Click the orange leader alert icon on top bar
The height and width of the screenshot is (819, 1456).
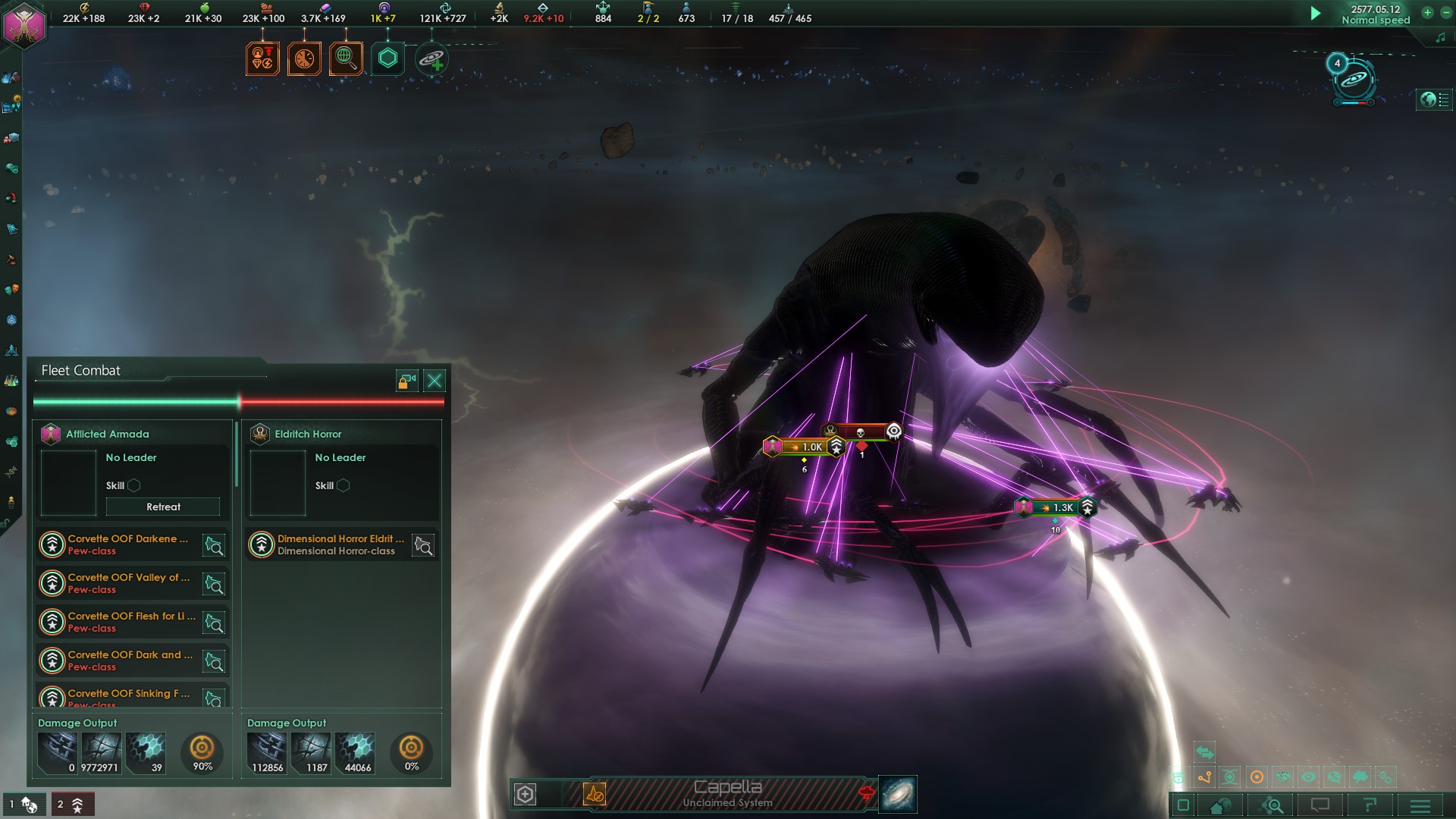click(262, 58)
